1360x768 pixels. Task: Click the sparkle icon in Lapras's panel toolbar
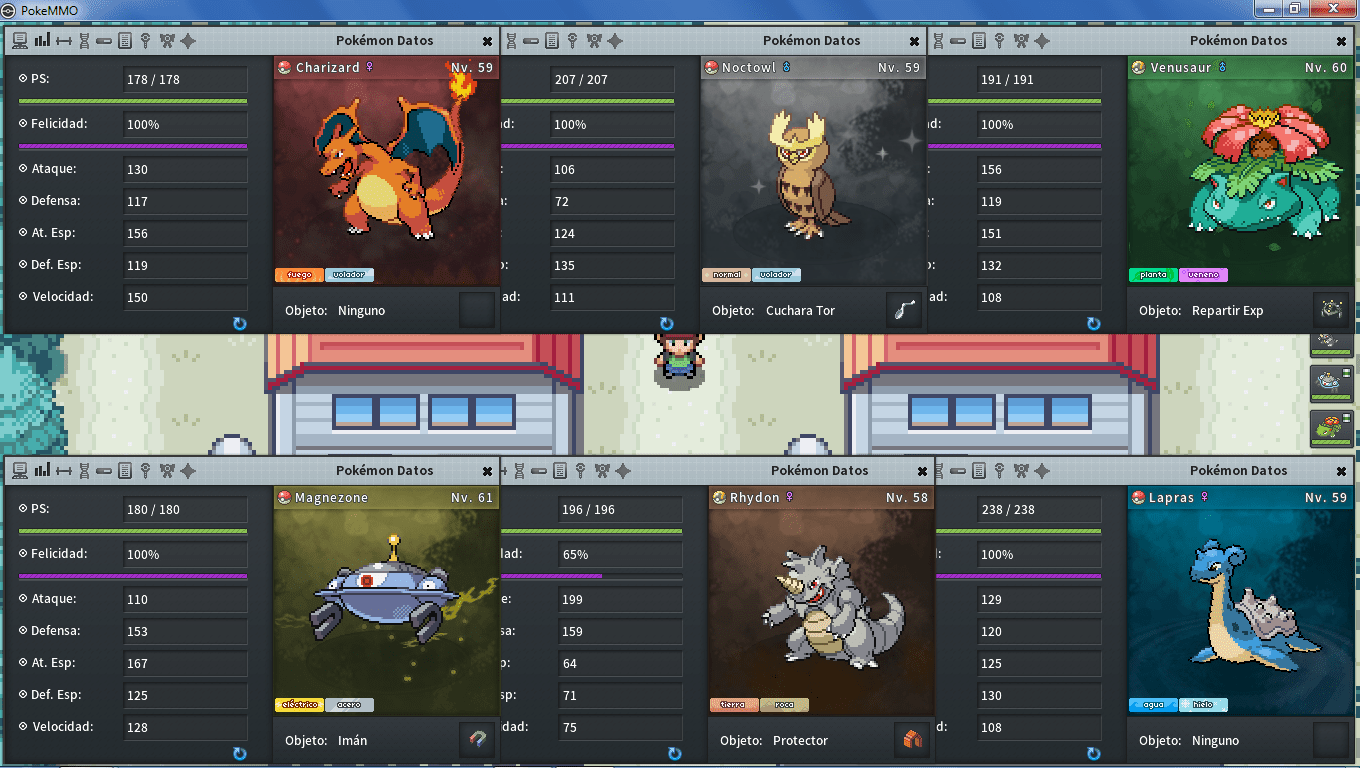click(1041, 471)
